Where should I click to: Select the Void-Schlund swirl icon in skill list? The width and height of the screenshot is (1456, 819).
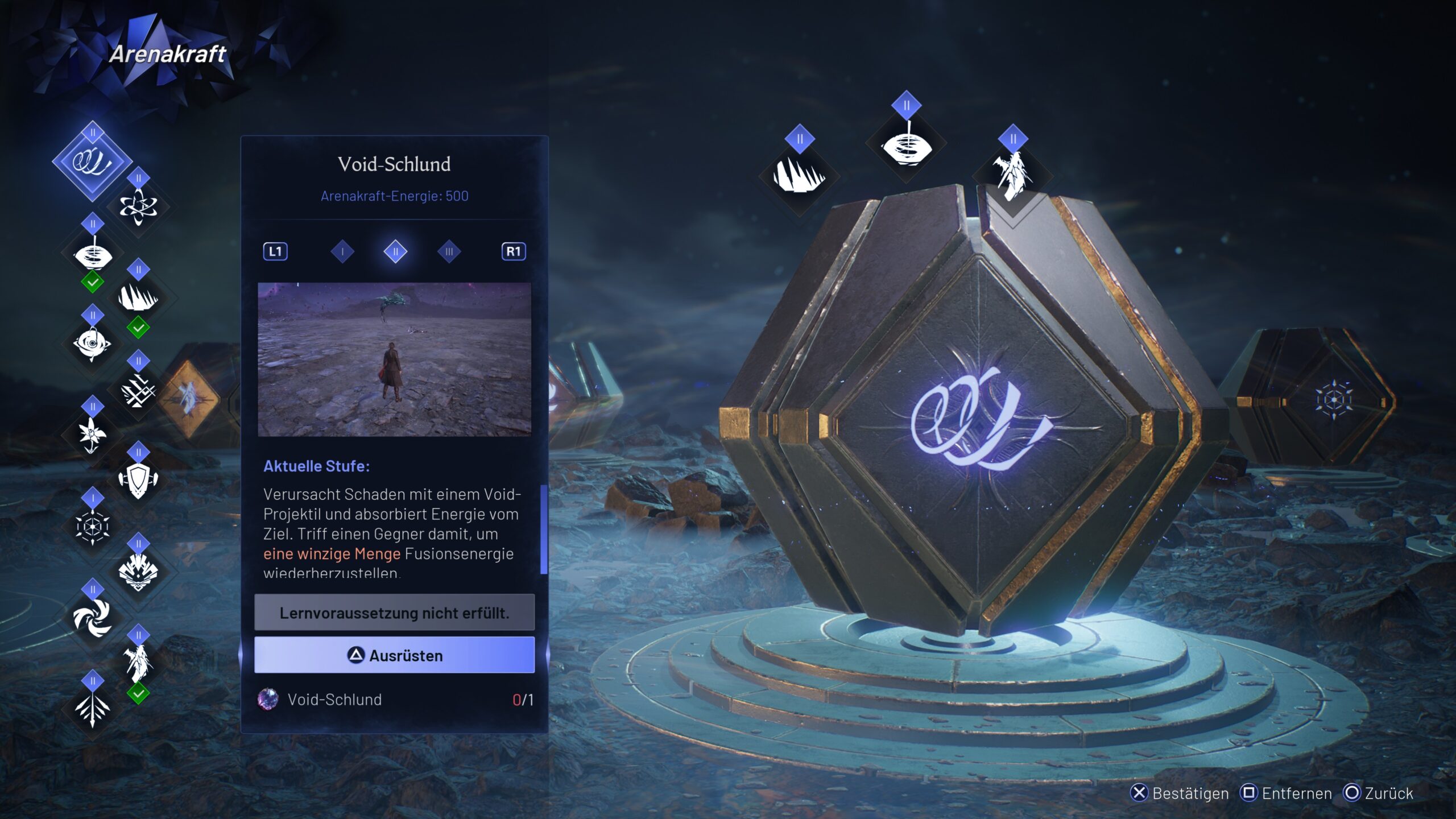92,162
